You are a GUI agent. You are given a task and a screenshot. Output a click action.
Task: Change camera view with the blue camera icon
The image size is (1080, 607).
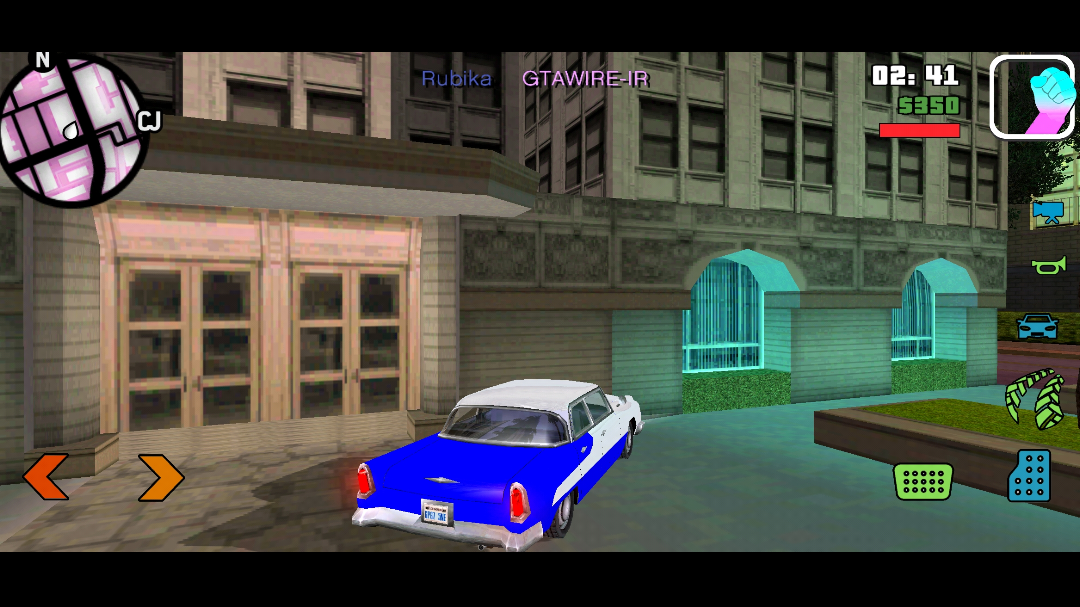[x=1047, y=211]
